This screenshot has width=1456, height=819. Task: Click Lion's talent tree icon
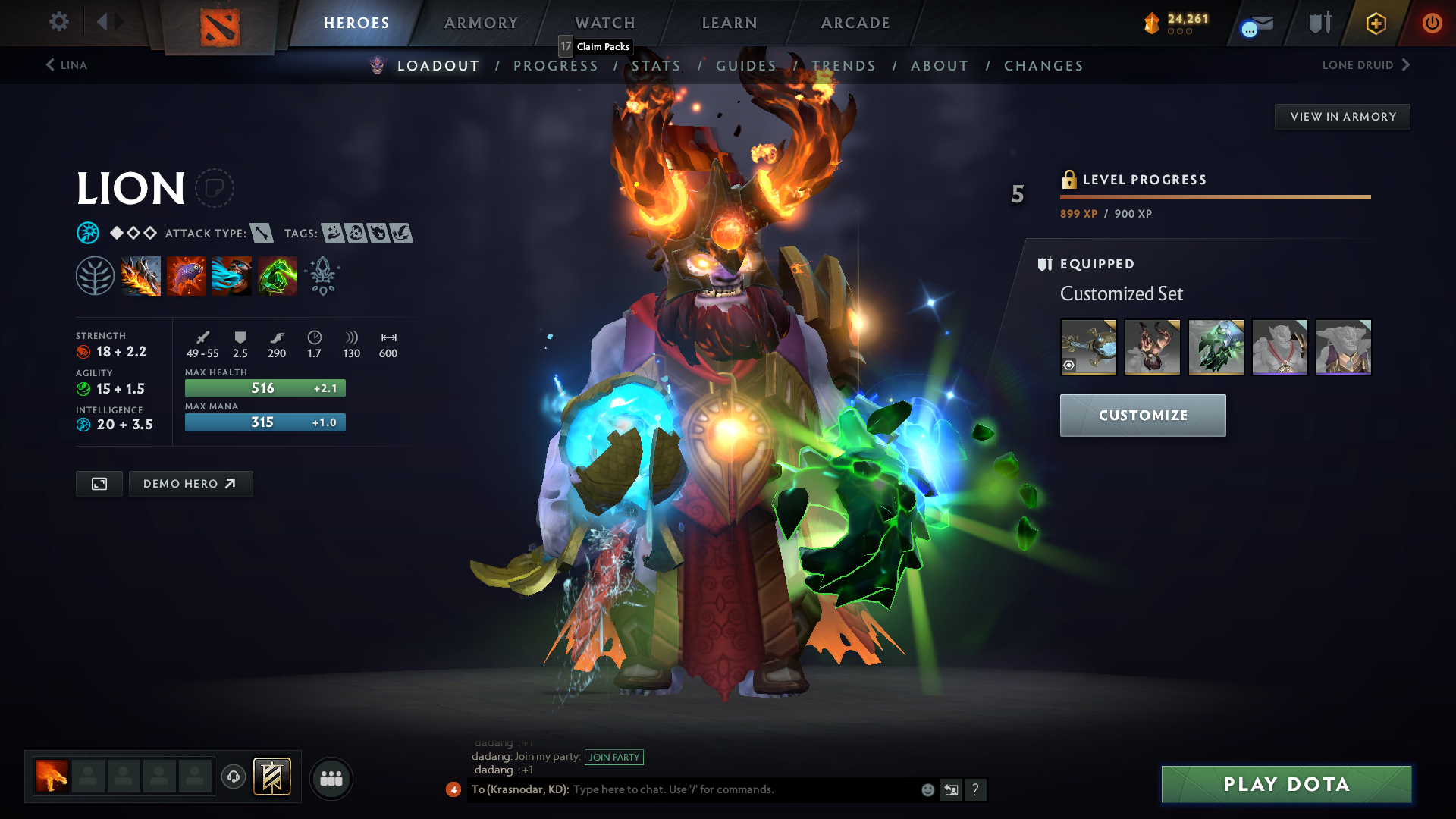coord(94,275)
